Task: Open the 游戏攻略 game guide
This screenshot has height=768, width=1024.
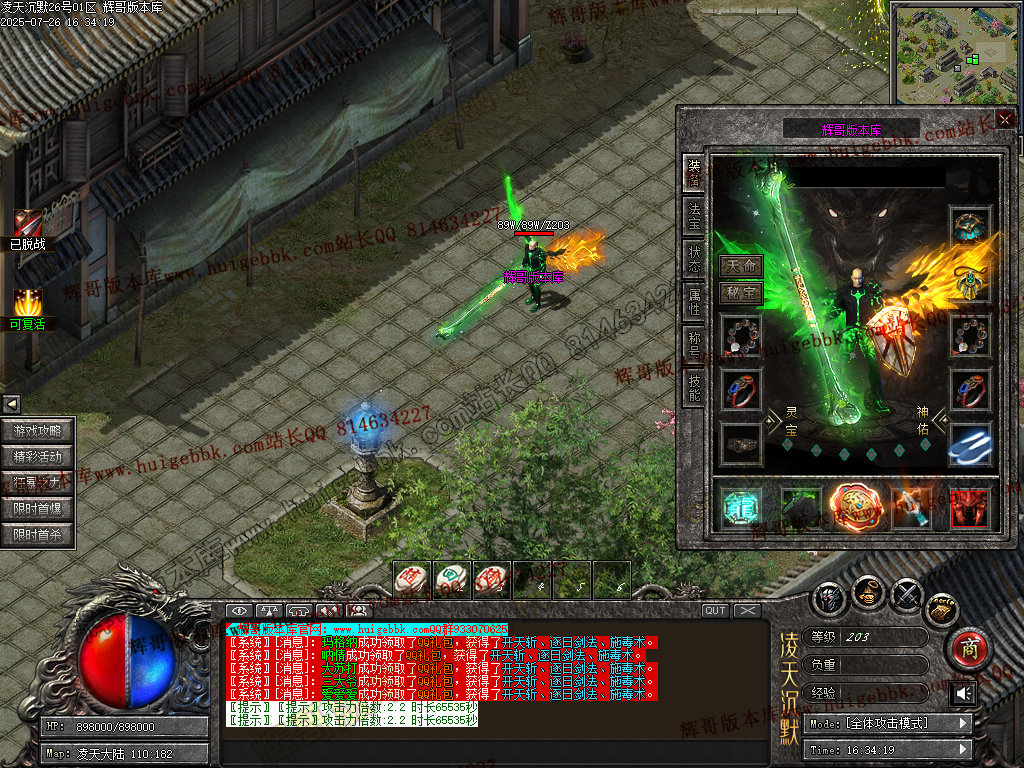Action: (x=38, y=431)
